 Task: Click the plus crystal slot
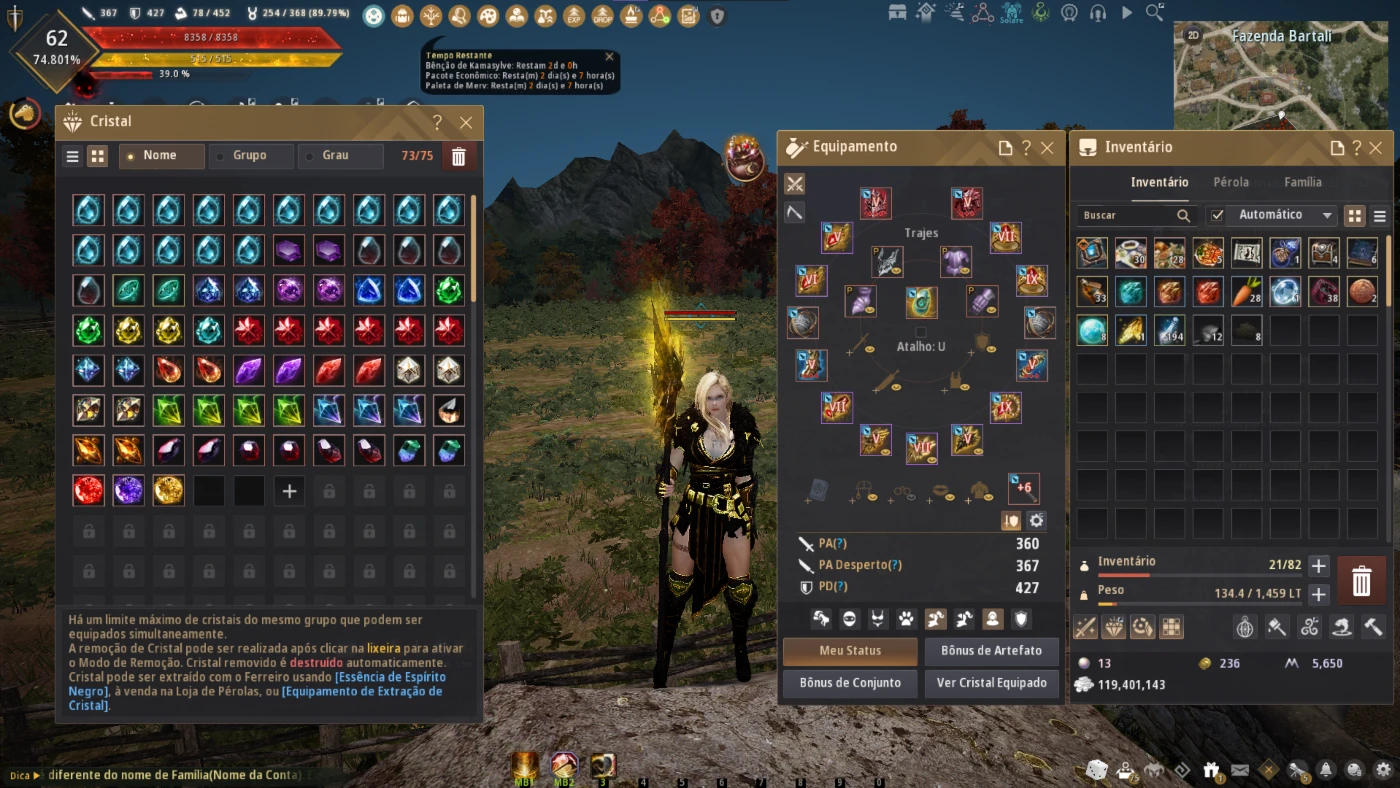(x=289, y=491)
